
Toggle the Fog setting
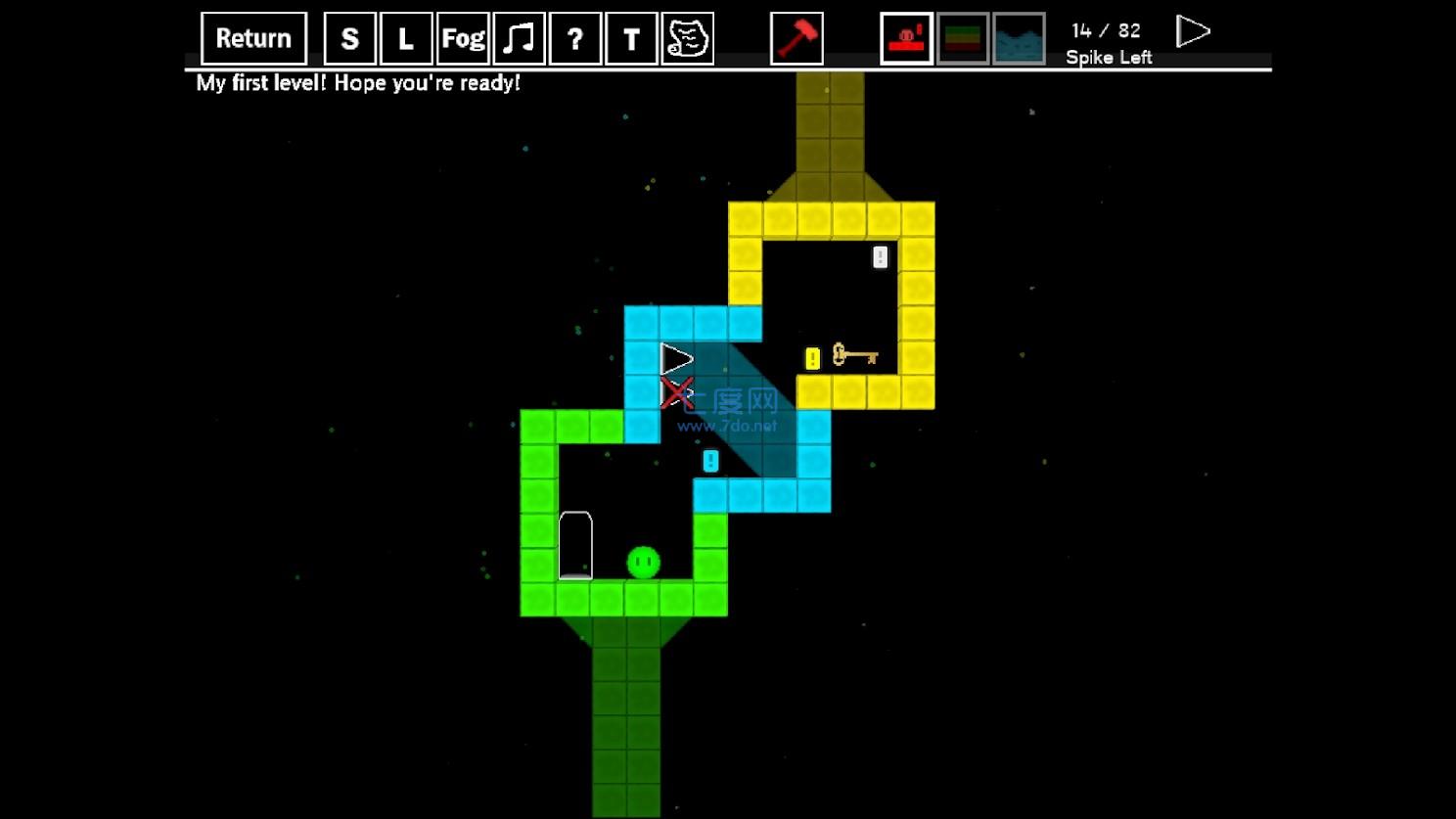pos(462,38)
